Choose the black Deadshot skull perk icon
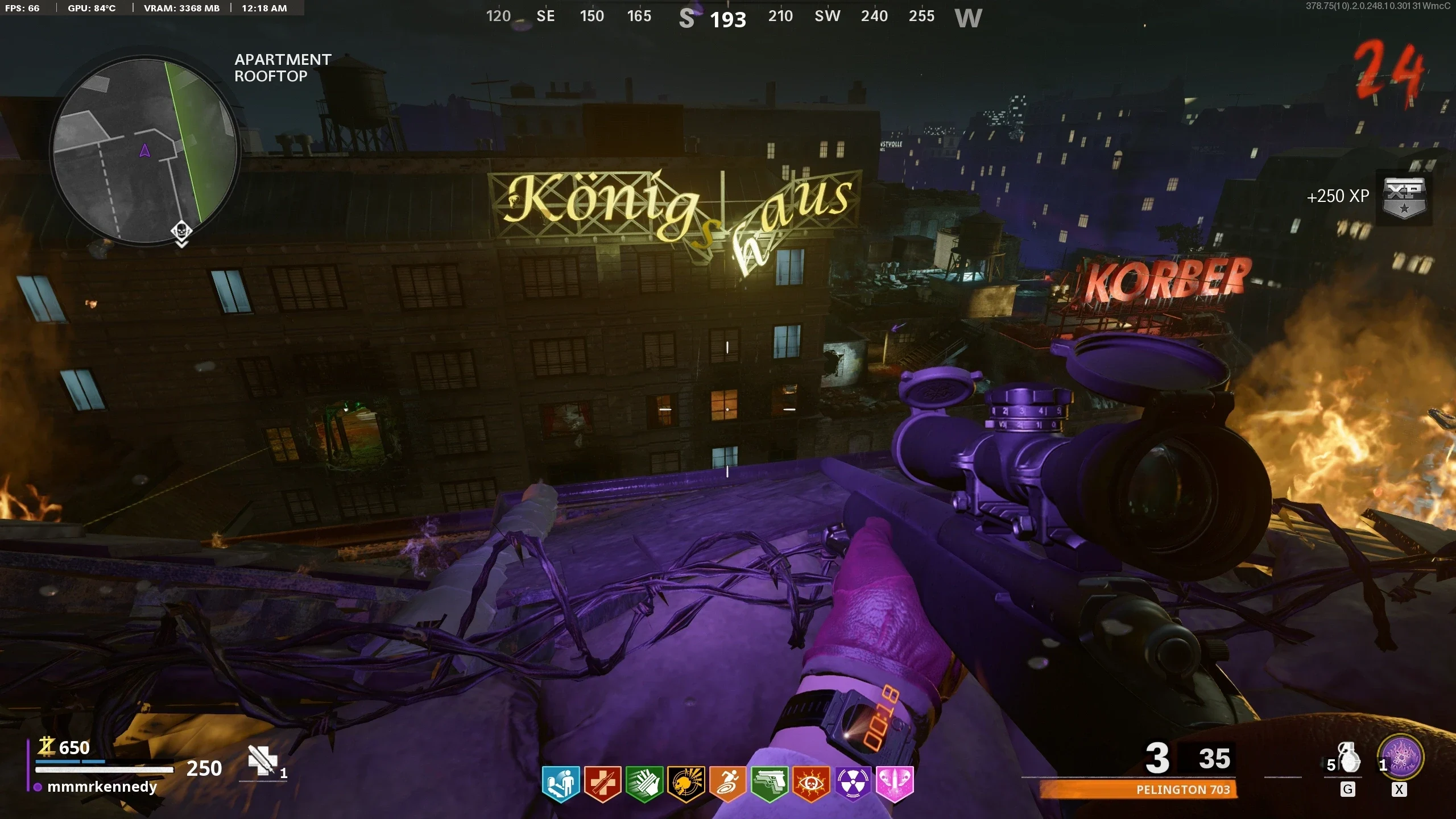 tap(686, 783)
